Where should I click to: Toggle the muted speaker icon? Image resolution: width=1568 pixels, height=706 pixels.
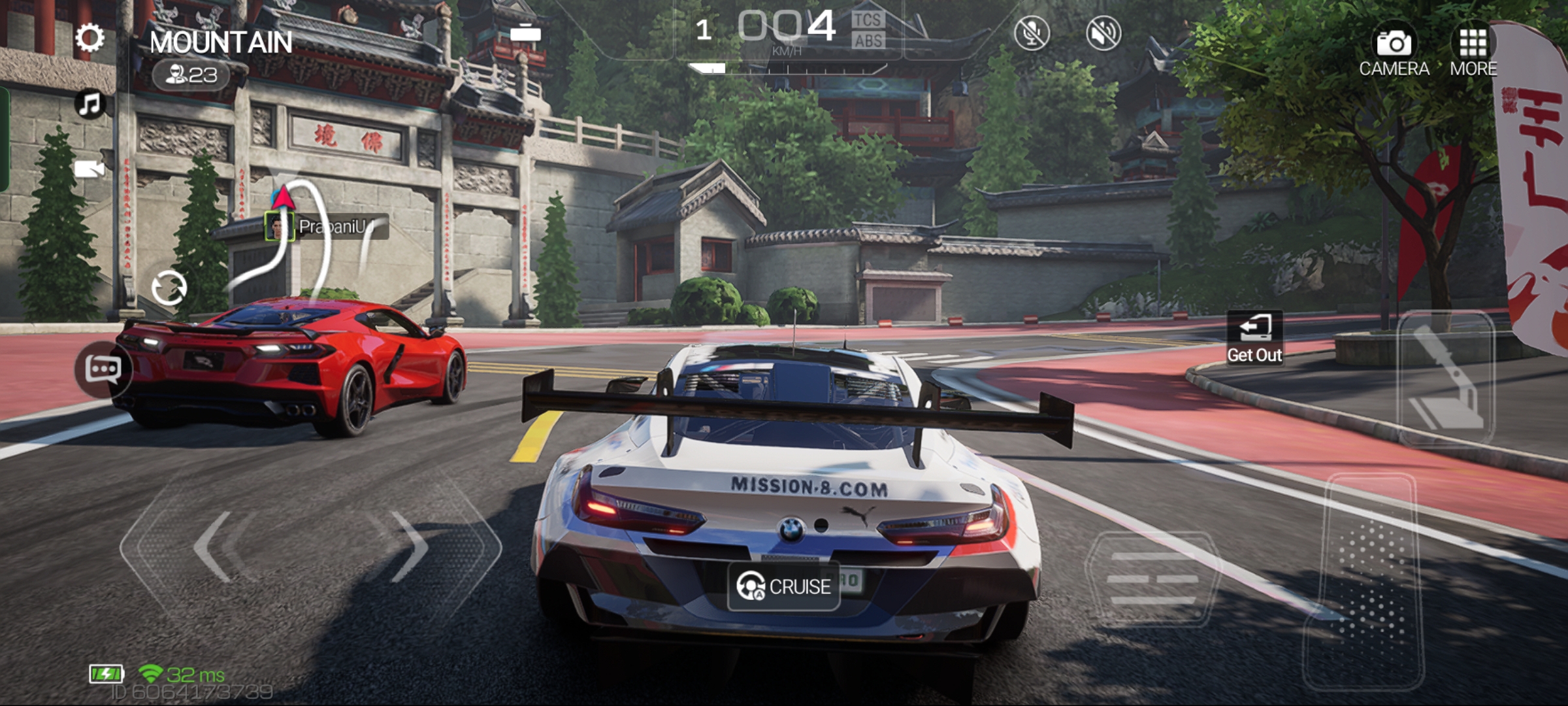[x=1103, y=33]
